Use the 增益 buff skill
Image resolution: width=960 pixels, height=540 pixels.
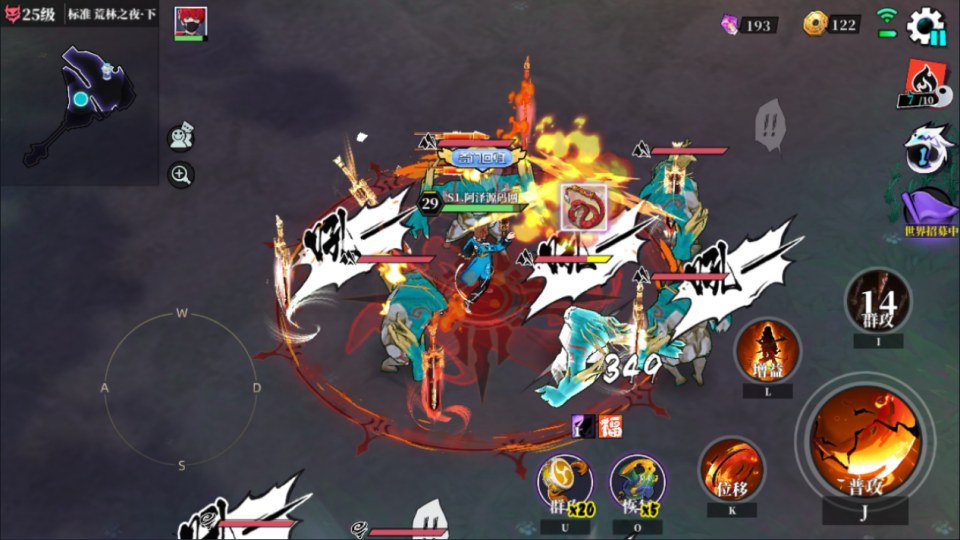767,352
